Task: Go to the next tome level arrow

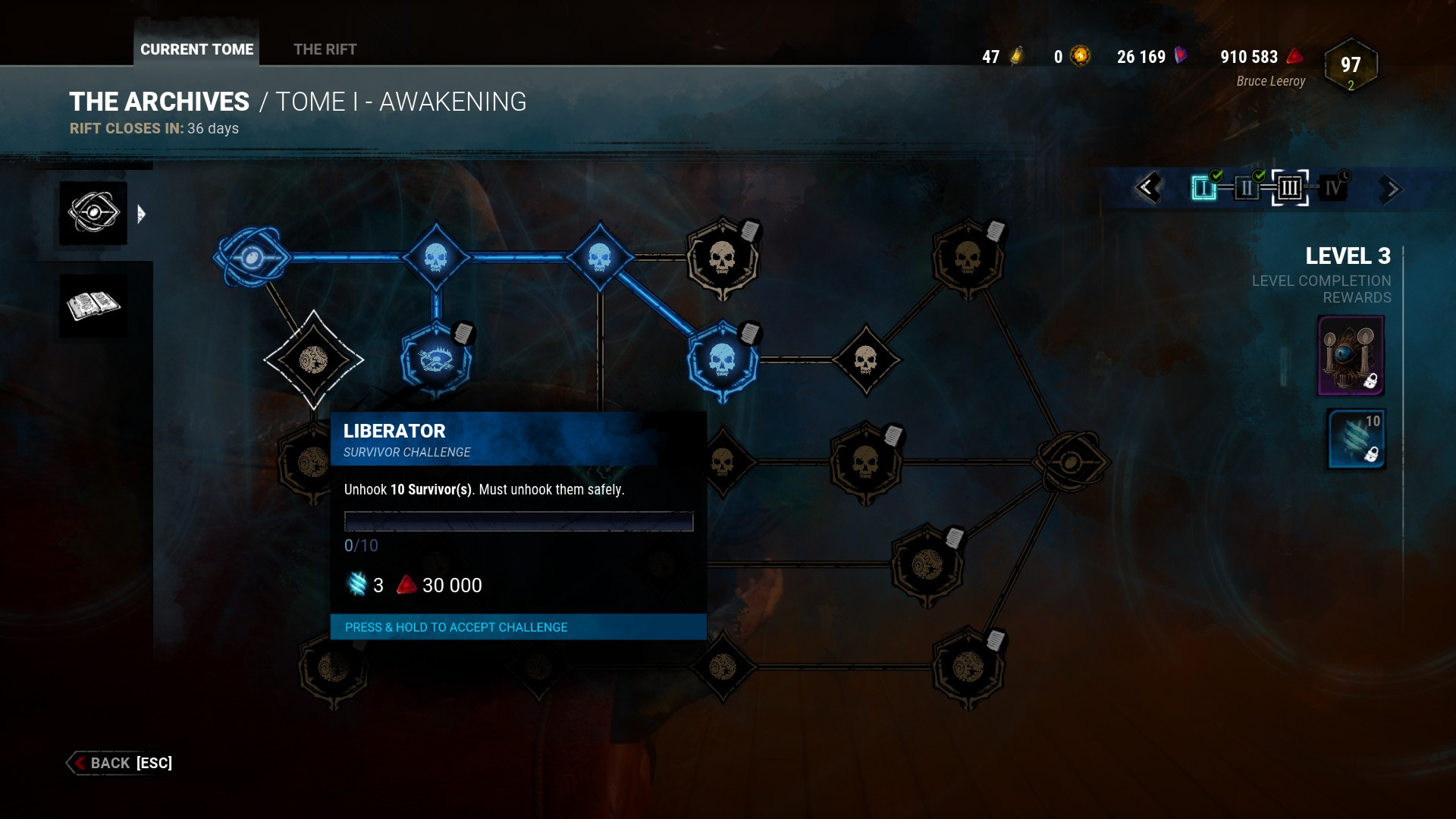Action: point(1389,189)
